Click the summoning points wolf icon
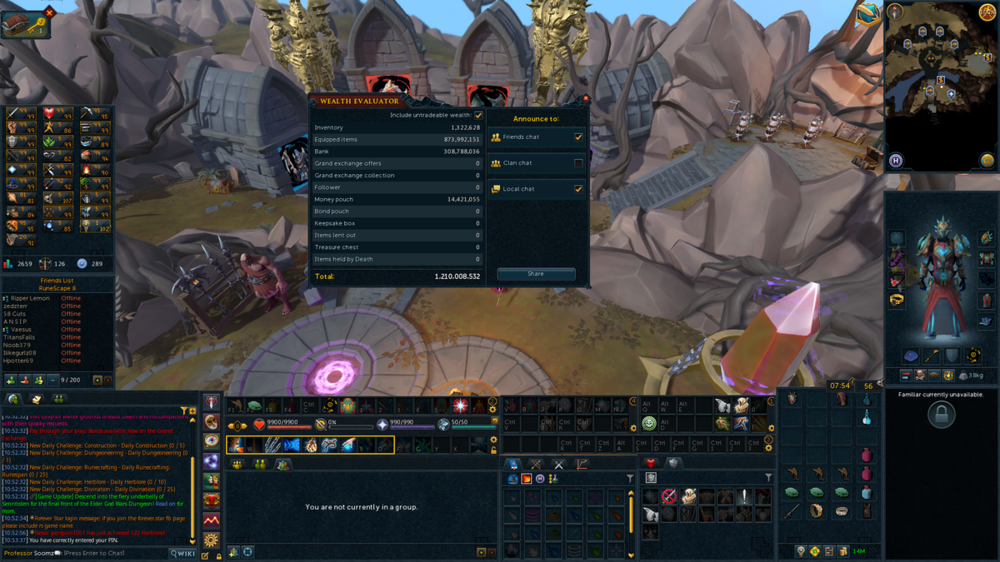The image size is (1000, 562). click(x=443, y=425)
